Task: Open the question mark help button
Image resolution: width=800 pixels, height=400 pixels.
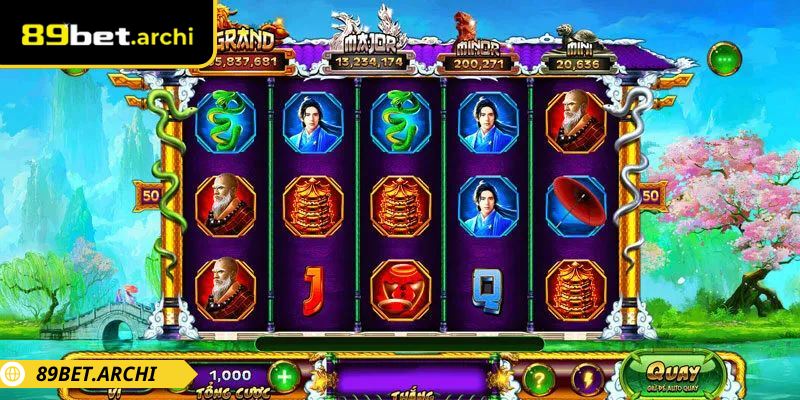Action: click(538, 378)
